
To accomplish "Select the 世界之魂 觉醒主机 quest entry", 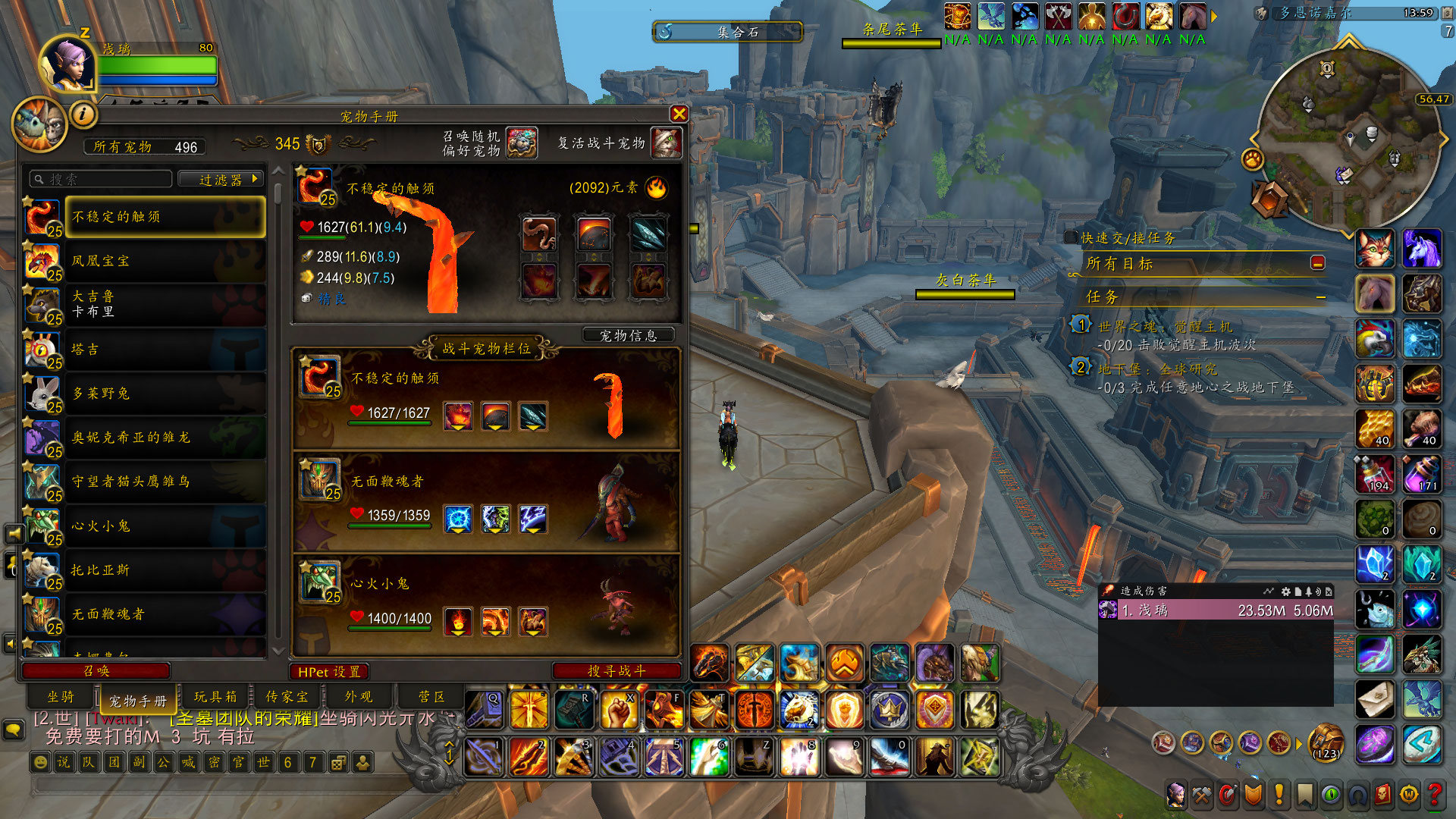I will pyautogui.click(x=1165, y=327).
